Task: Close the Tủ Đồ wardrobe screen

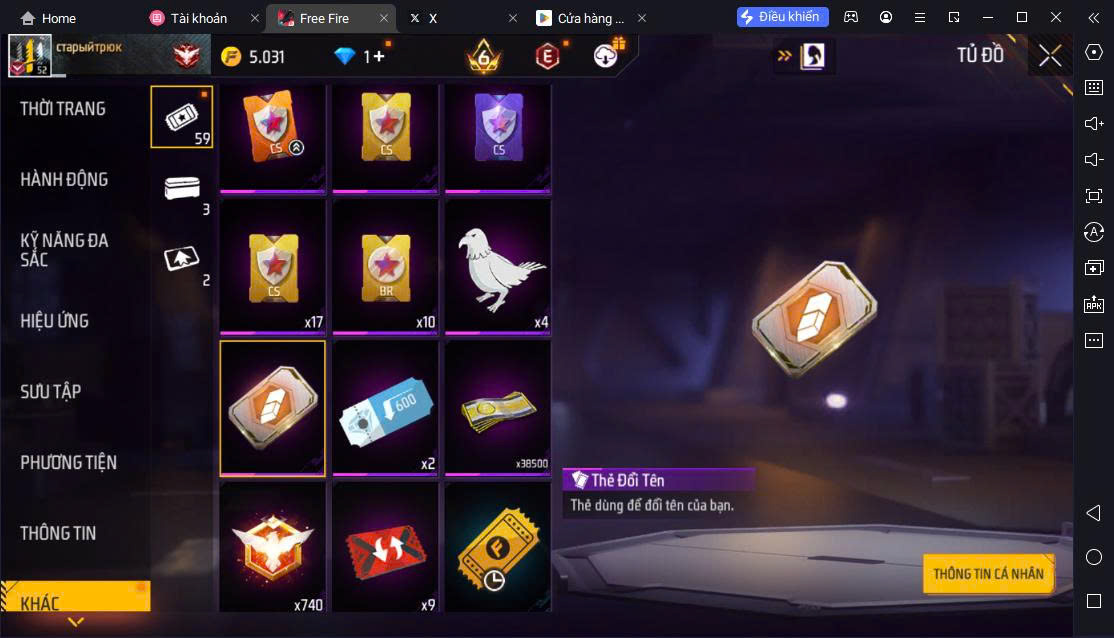Action: tap(1050, 55)
